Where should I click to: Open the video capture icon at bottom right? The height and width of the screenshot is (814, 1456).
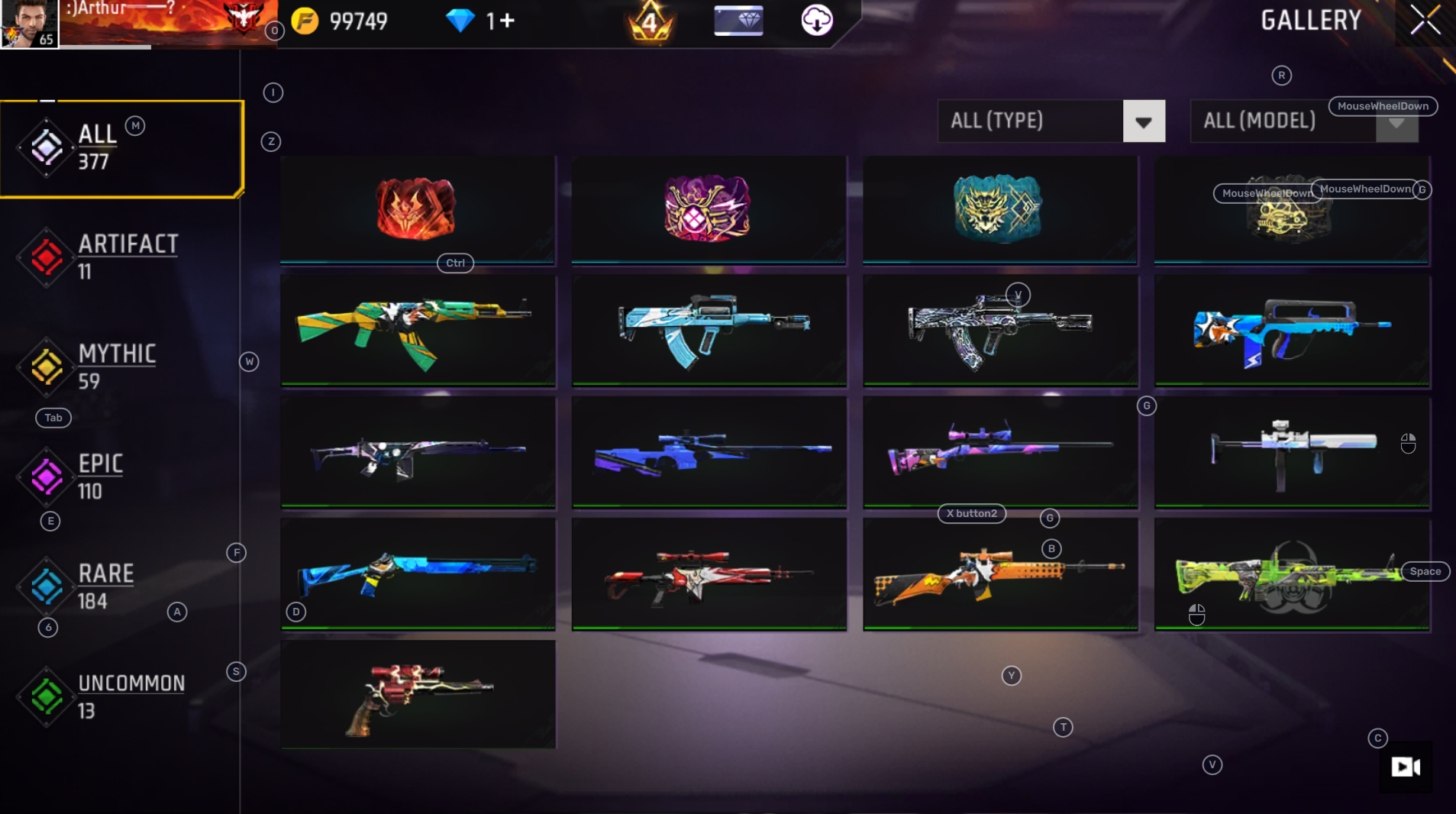(x=1406, y=766)
